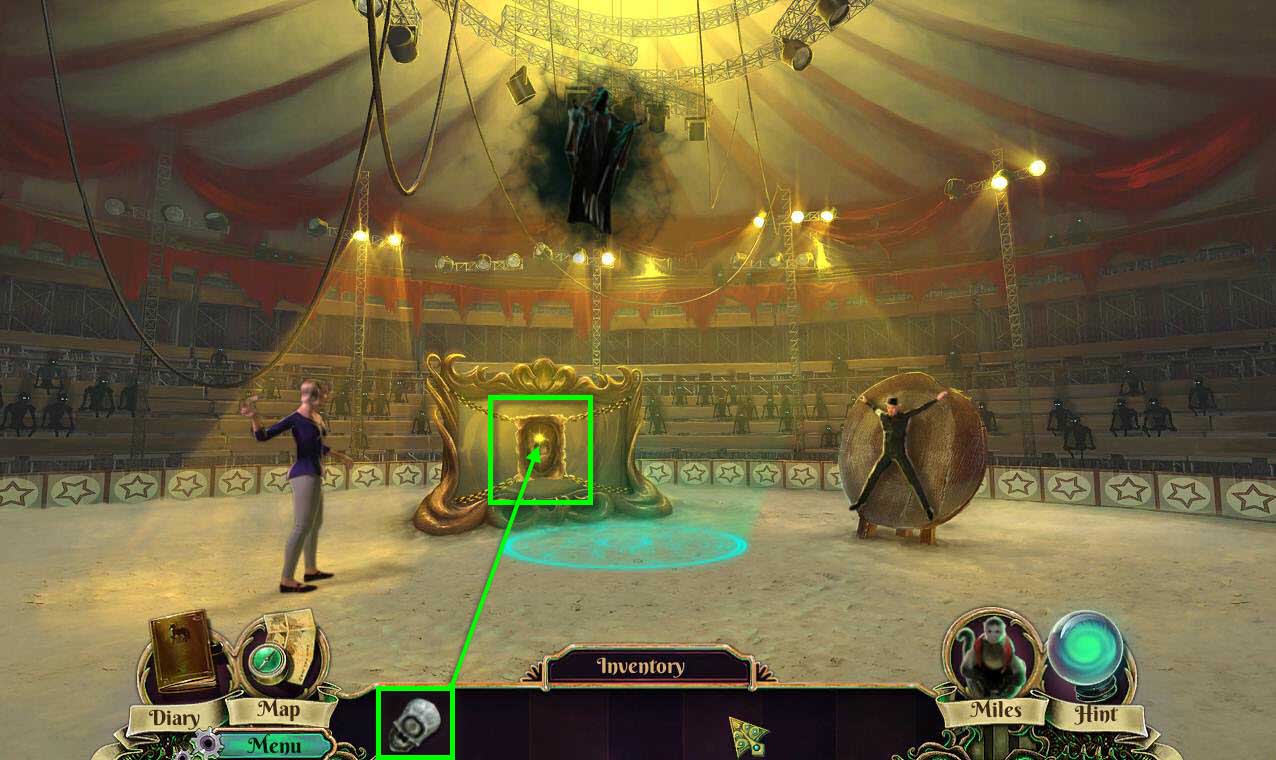Open the game Menu

pyautogui.click(x=273, y=744)
